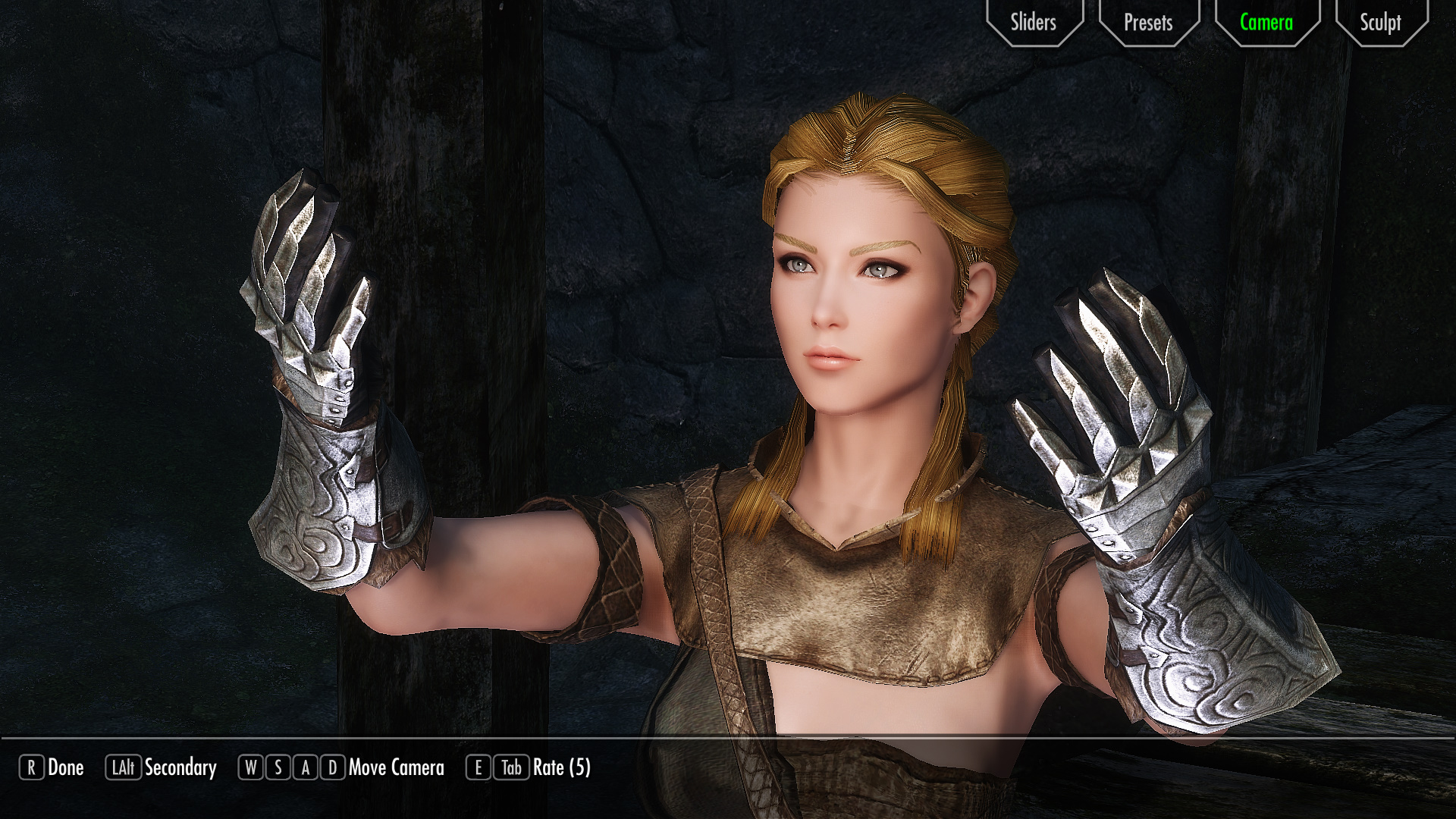Go to the Sculpt tab
The height and width of the screenshot is (819, 1456).
(x=1380, y=22)
